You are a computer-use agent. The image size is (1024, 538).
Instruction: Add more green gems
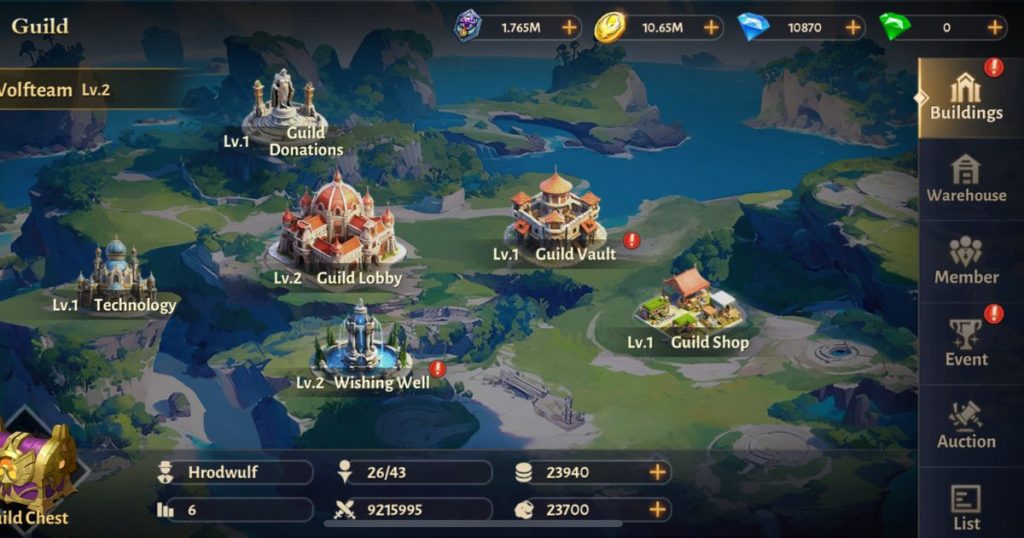995,28
